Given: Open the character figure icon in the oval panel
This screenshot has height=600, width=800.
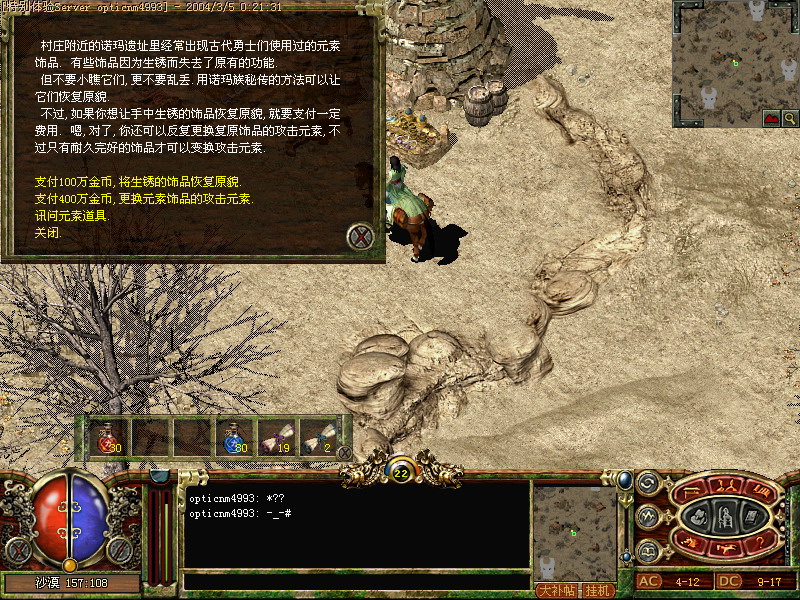Looking at the screenshot, I should pyautogui.click(x=727, y=517).
